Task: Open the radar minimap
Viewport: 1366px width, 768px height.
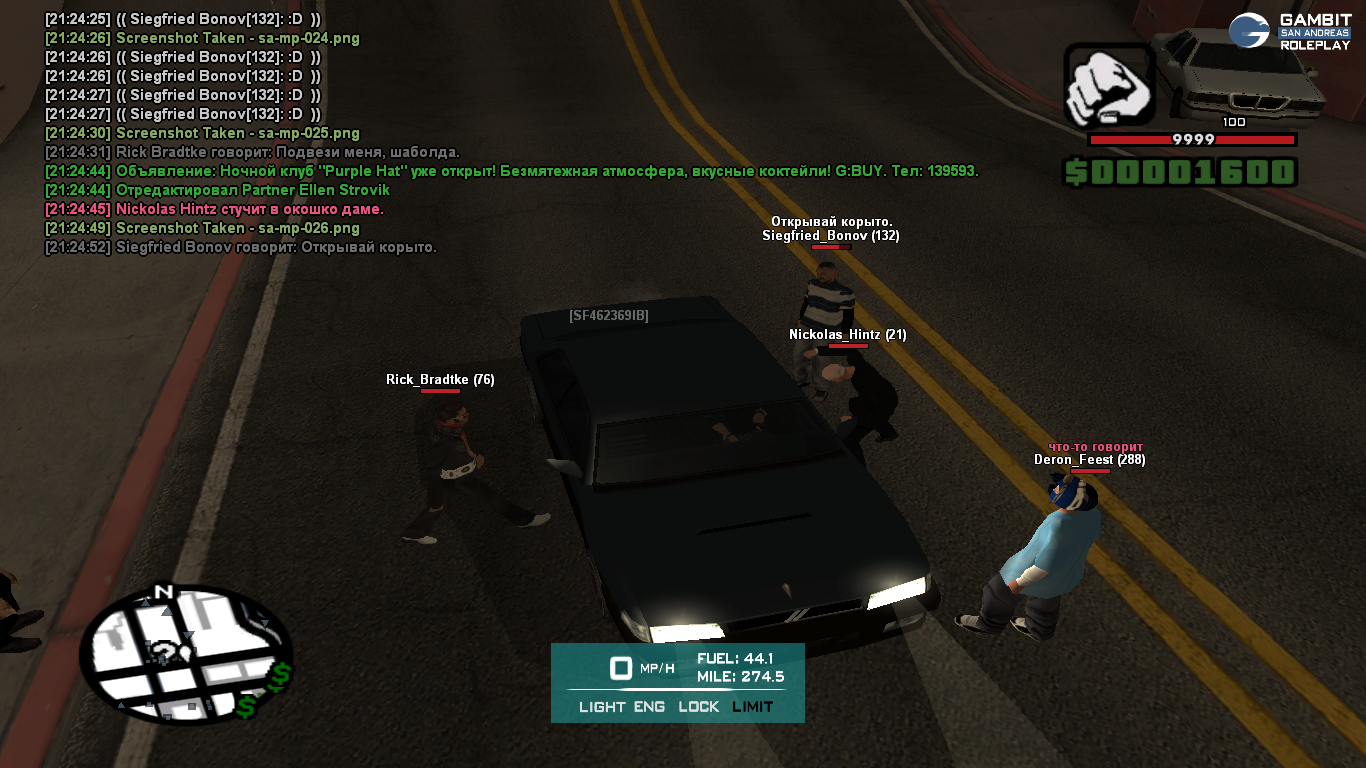Action: [x=185, y=654]
